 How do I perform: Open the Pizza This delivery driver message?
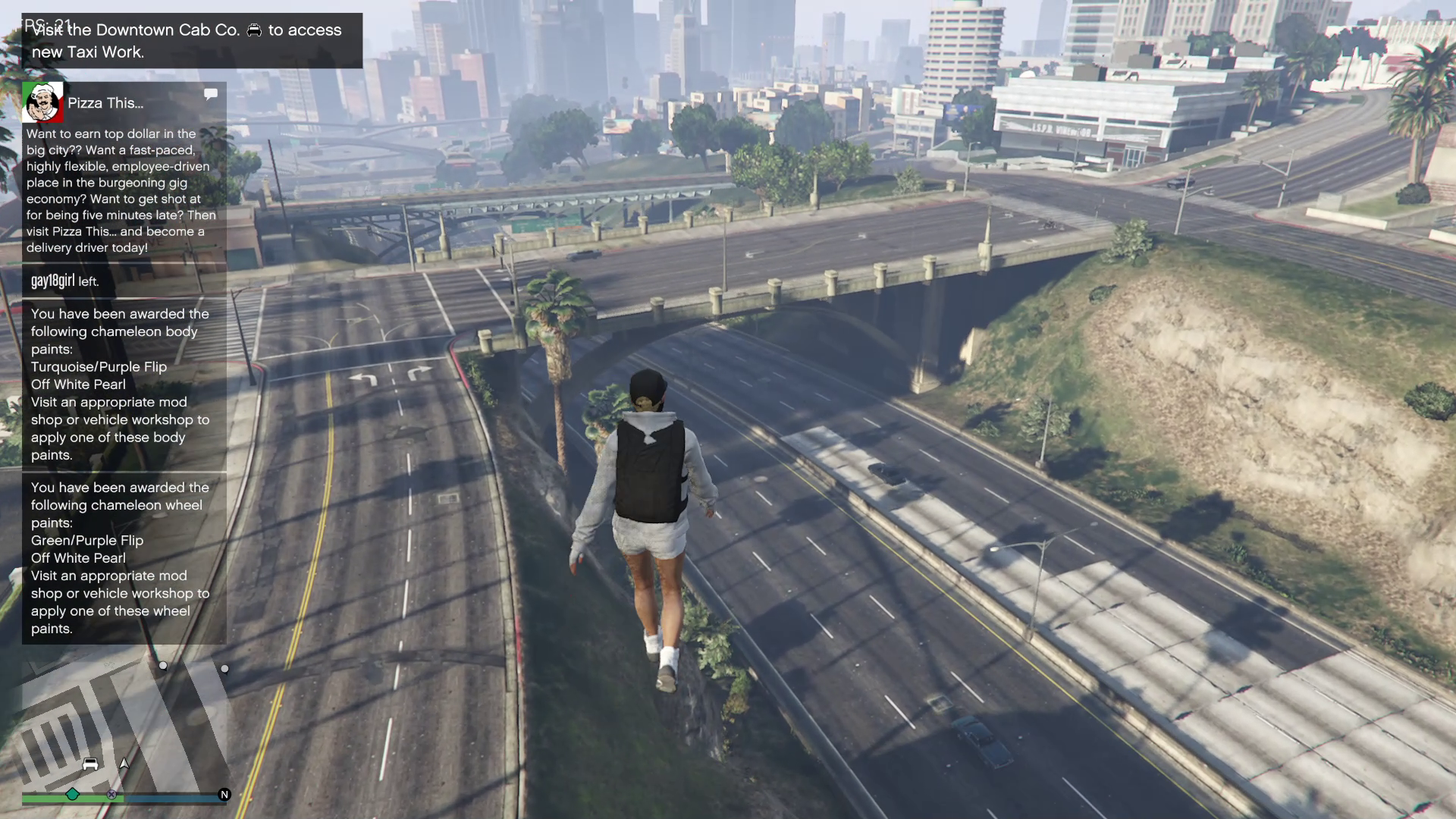click(121, 190)
